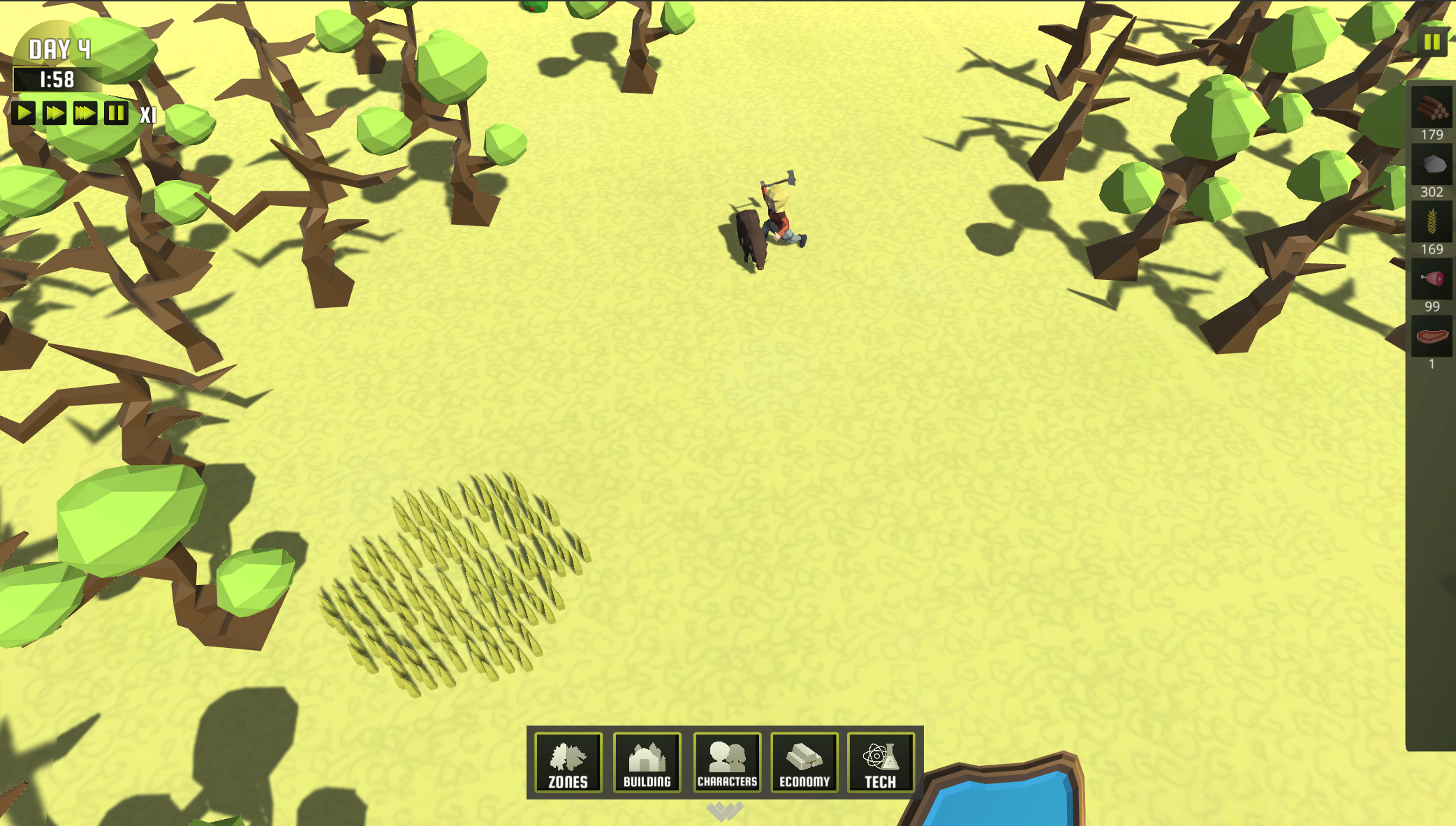Click the X1 speed indicator
This screenshot has width=1456, height=826.
coord(147,112)
